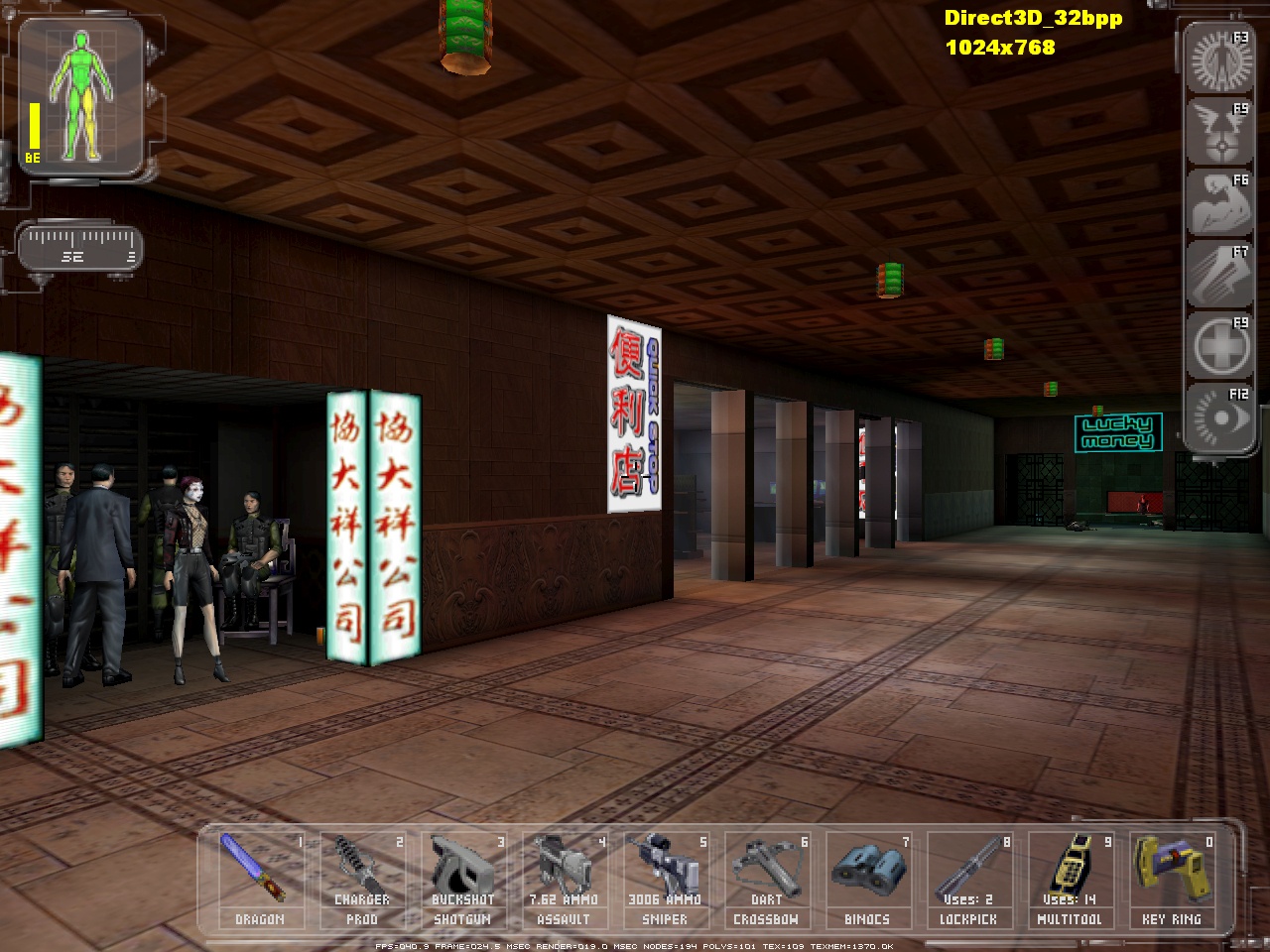Click the green body health display
The image size is (1270, 952).
[x=82, y=96]
